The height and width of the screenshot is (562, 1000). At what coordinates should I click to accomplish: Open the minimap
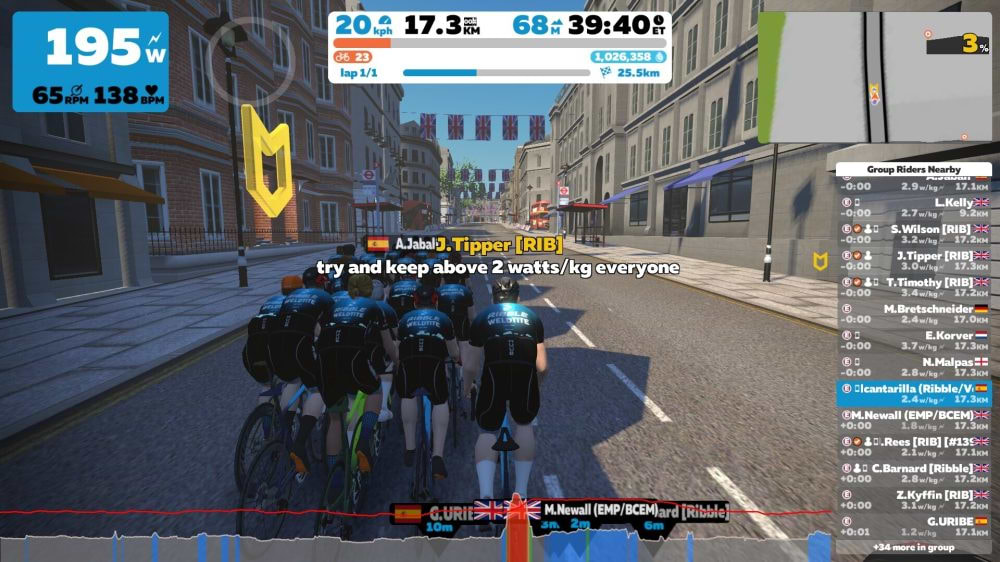(873, 77)
